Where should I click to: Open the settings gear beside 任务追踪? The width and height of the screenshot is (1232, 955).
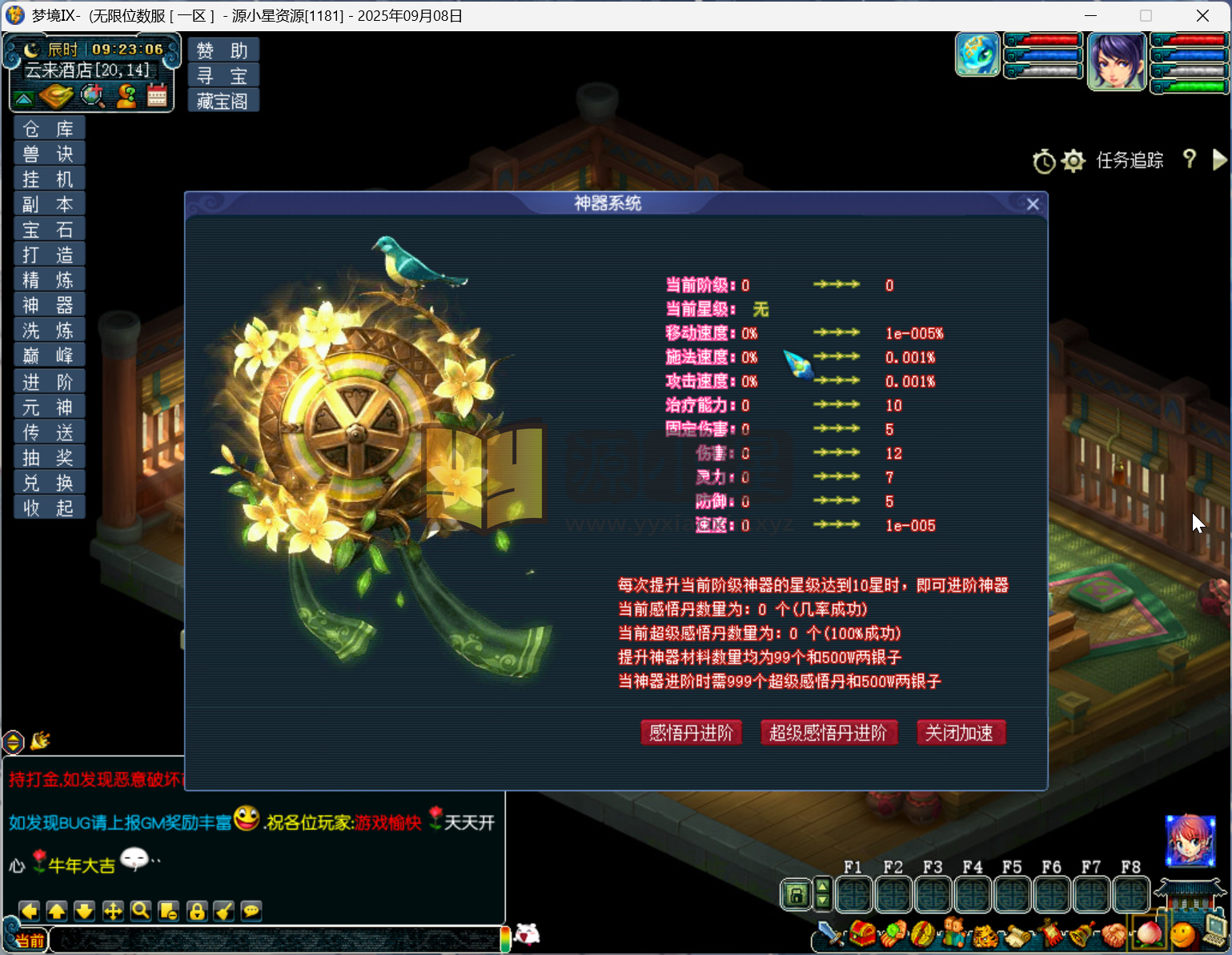[1073, 161]
